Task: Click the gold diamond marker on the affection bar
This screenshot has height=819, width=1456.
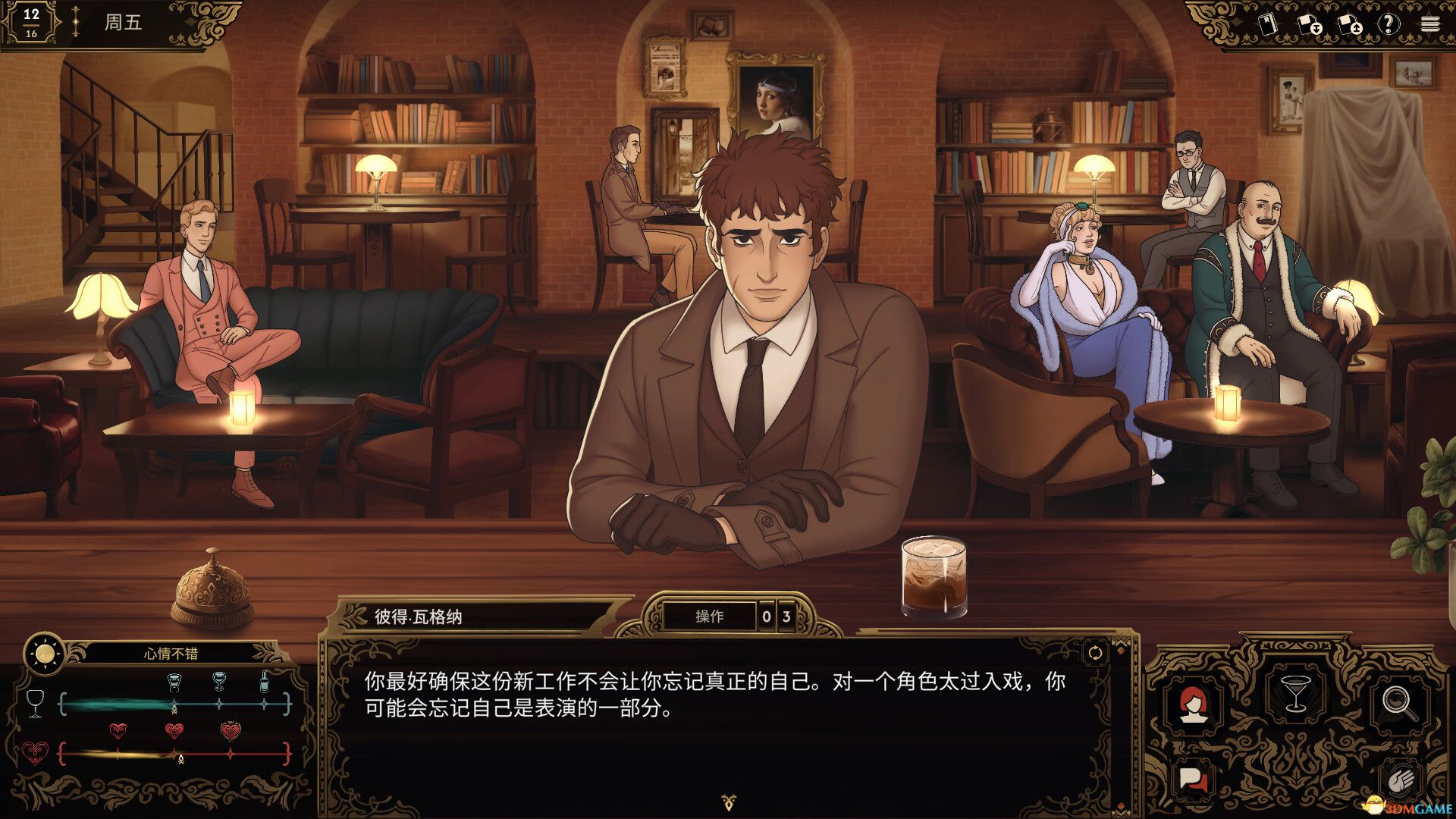Action: click(x=181, y=758)
